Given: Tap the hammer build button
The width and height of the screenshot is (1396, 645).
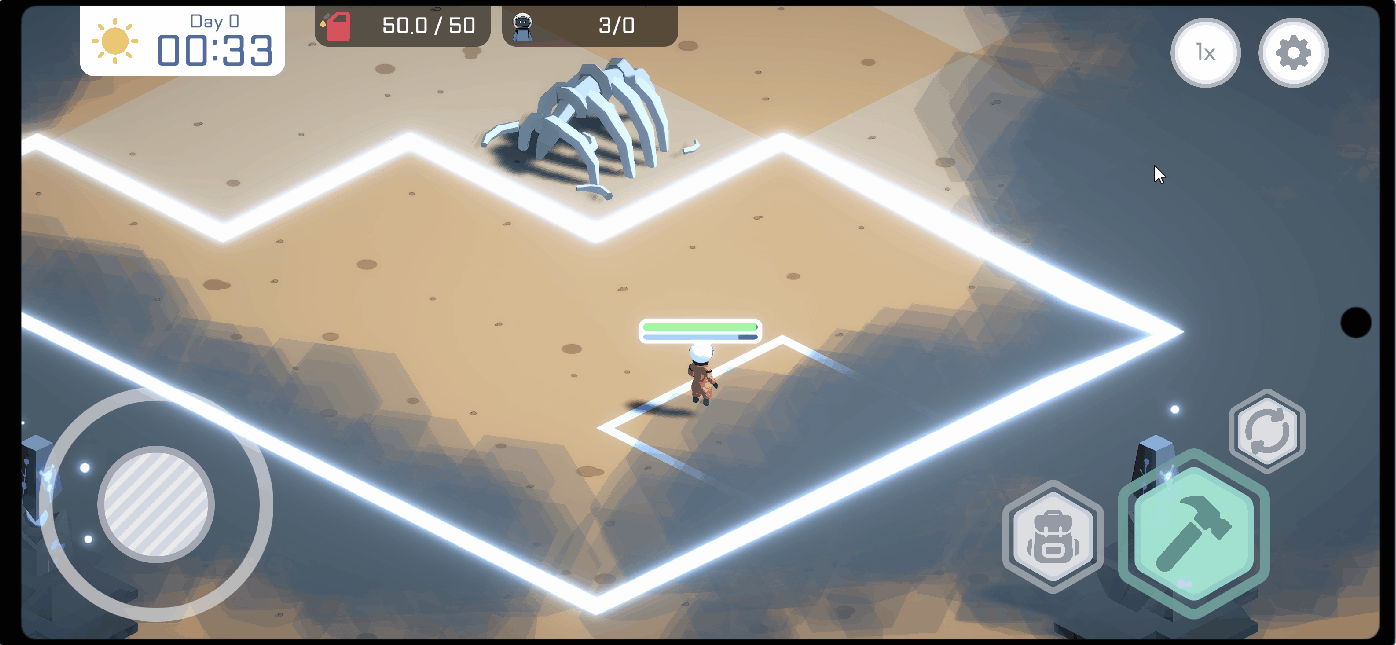Looking at the screenshot, I should tap(1193, 532).
